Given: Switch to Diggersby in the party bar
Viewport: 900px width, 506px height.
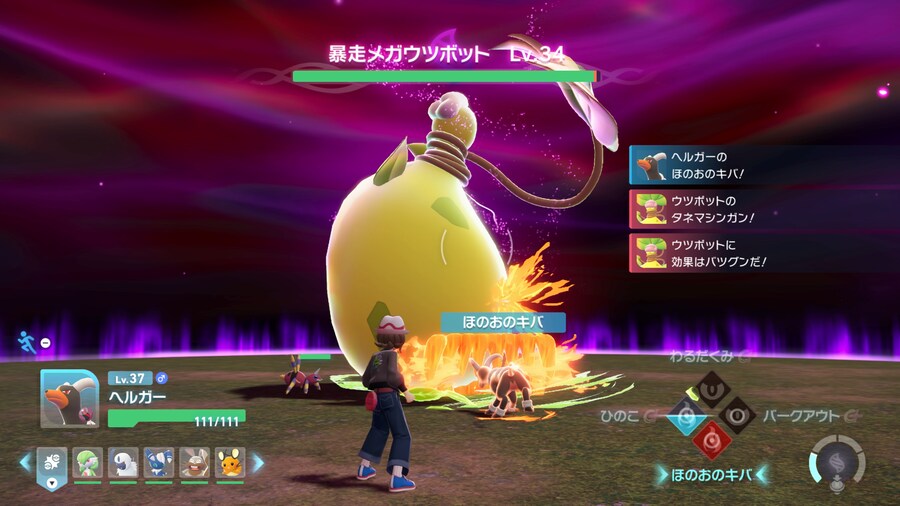Looking at the screenshot, I should (194, 462).
